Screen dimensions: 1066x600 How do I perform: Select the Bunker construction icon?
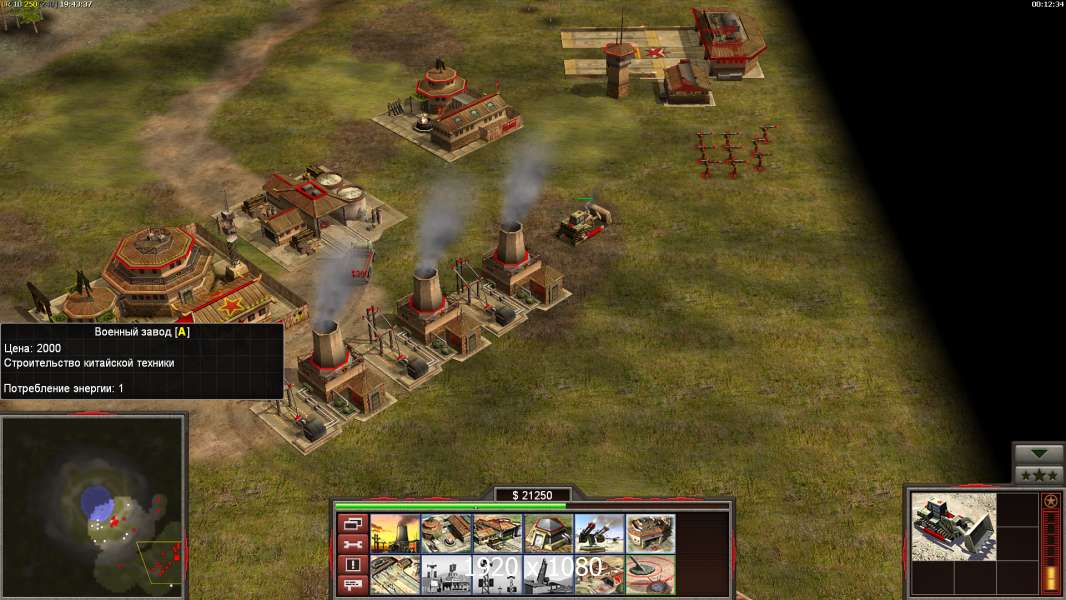[548, 533]
